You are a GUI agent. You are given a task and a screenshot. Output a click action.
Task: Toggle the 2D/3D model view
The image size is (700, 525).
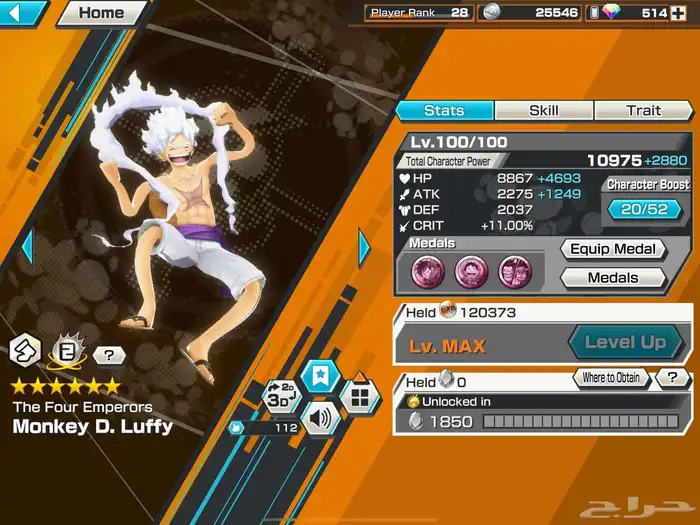pyautogui.click(x=281, y=395)
